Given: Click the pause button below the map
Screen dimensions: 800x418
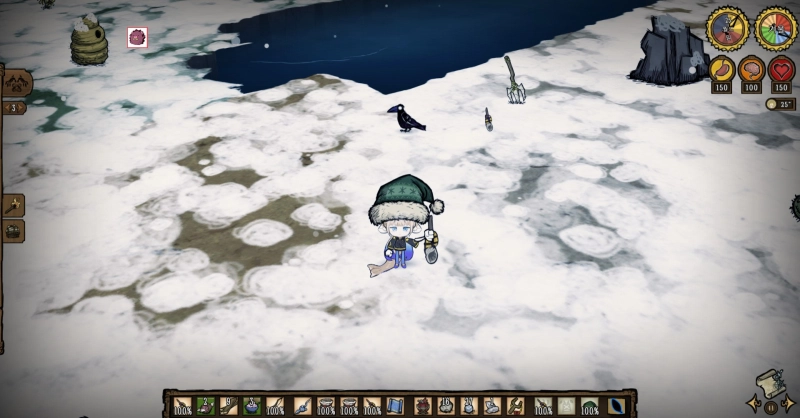Looking at the screenshot, I should coord(771,407).
